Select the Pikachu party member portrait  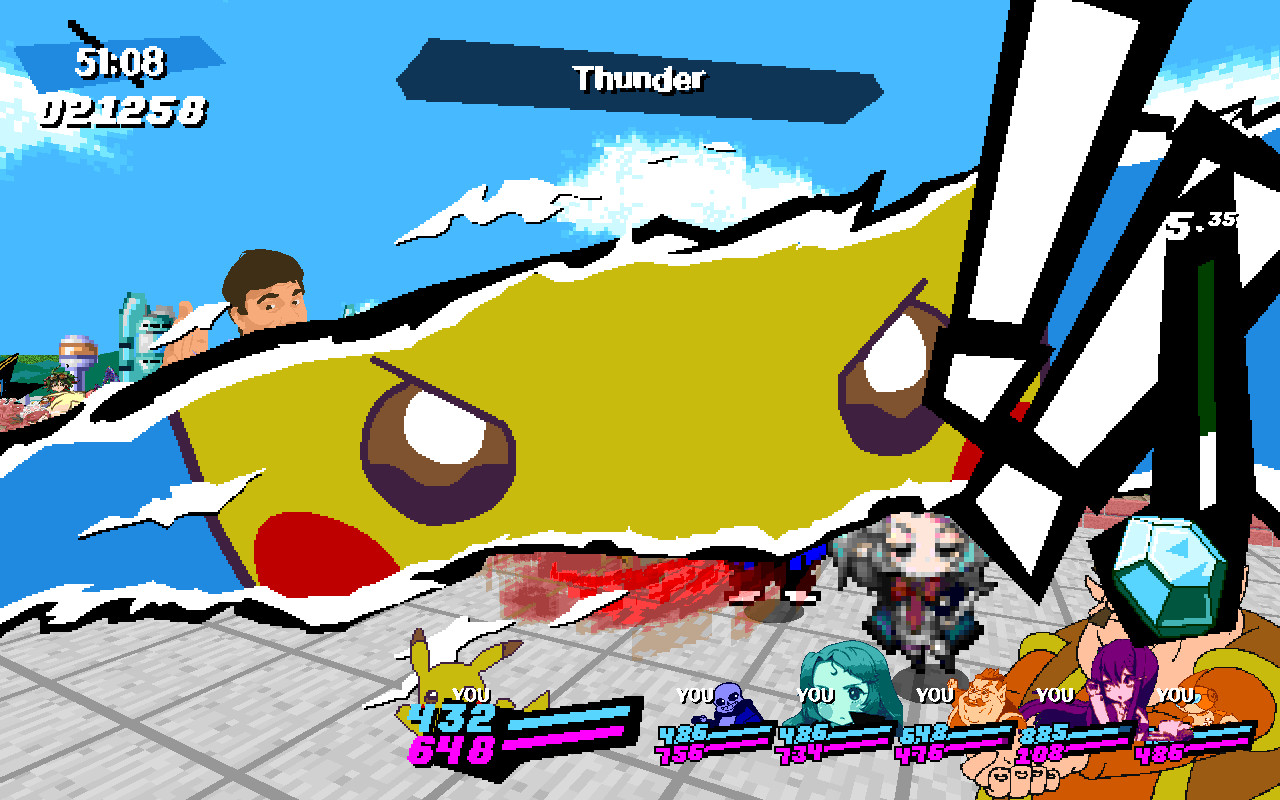click(445, 670)
